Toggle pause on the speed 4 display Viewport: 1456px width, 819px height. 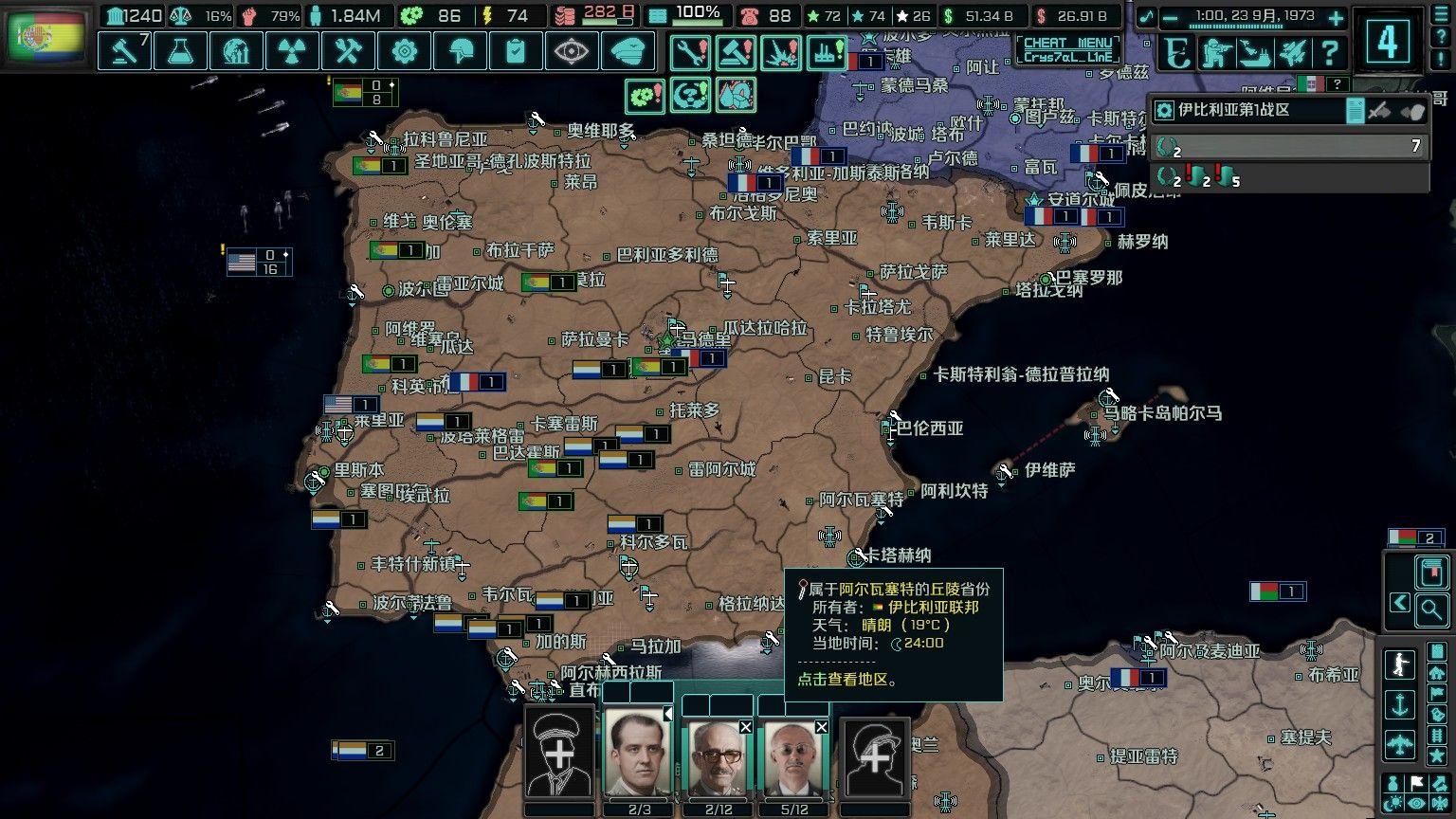point(1387,40)
